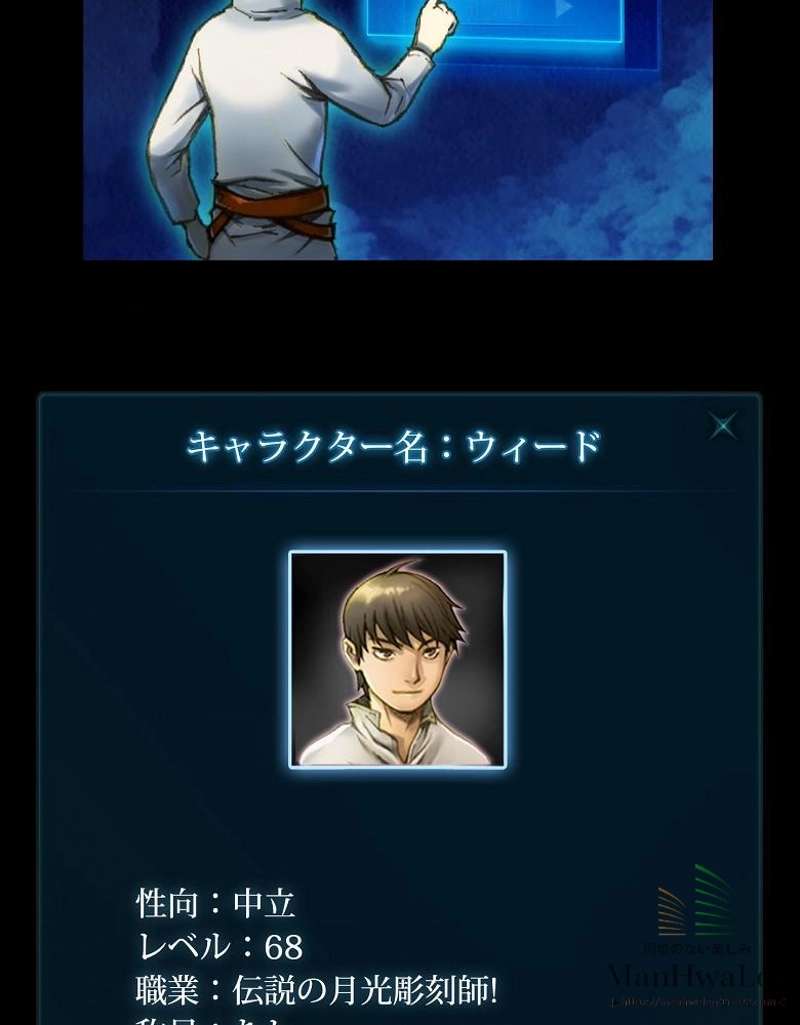Close the character status window
Image resolution: width=800 pixels, height=1025 pixels.
(723, 426)
